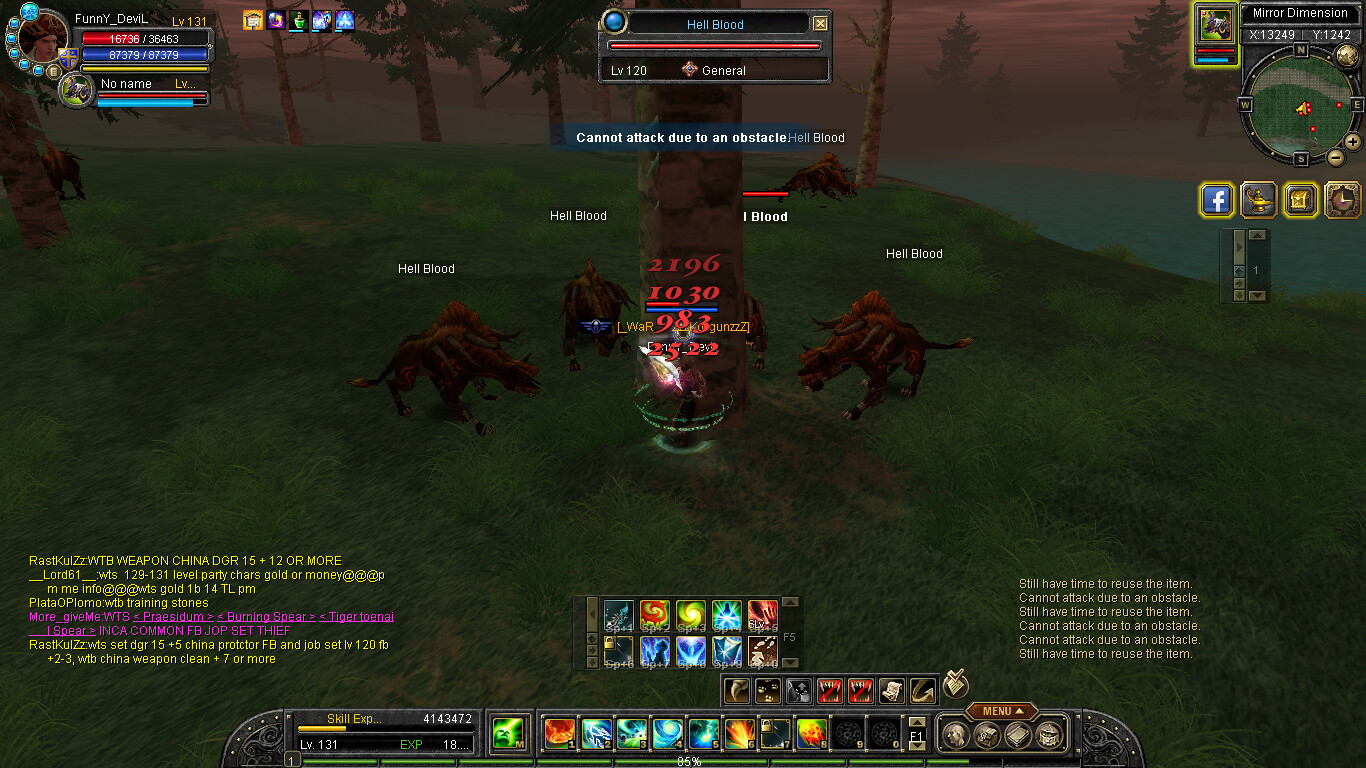Open the world map globe button
Screen dimensions: 1366x768
coord(1347,55)
